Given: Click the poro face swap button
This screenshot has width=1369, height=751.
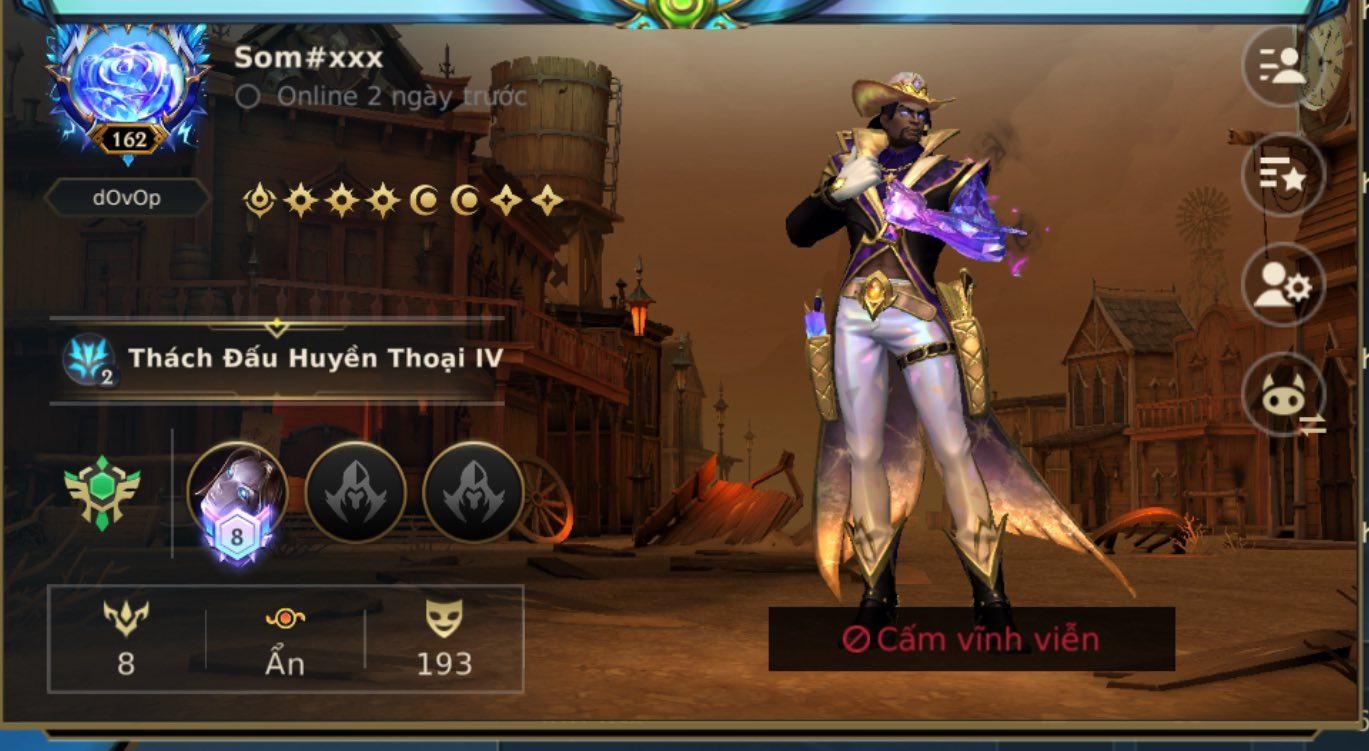Looking at the screenshot, I should pyautogui.click(x=1282, y=396).
